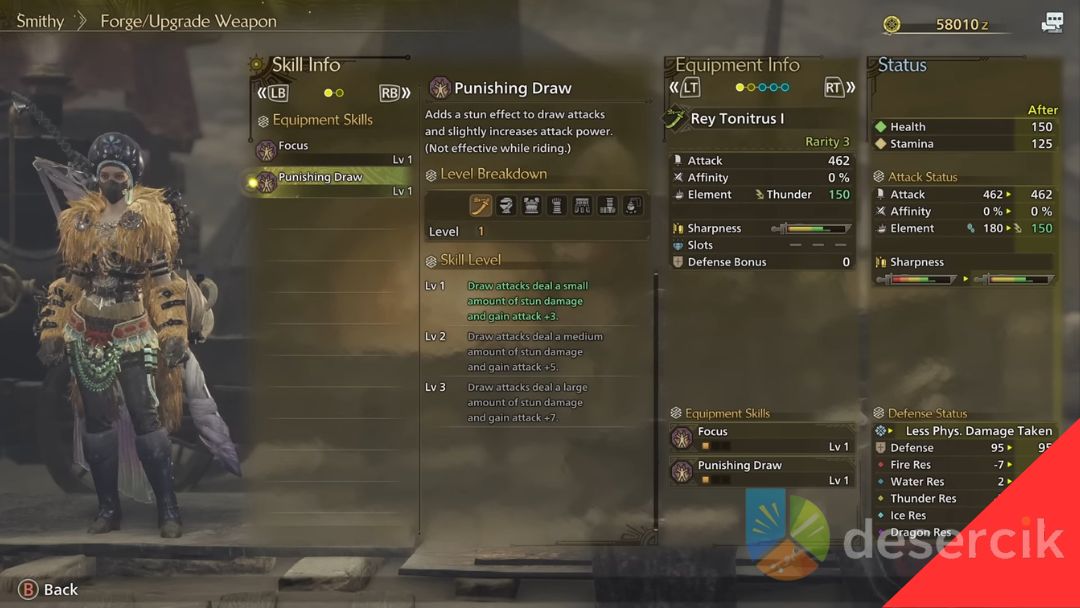Click the chat icon beside the zenny count
1080x608 pixels.
click(1052, 23)
